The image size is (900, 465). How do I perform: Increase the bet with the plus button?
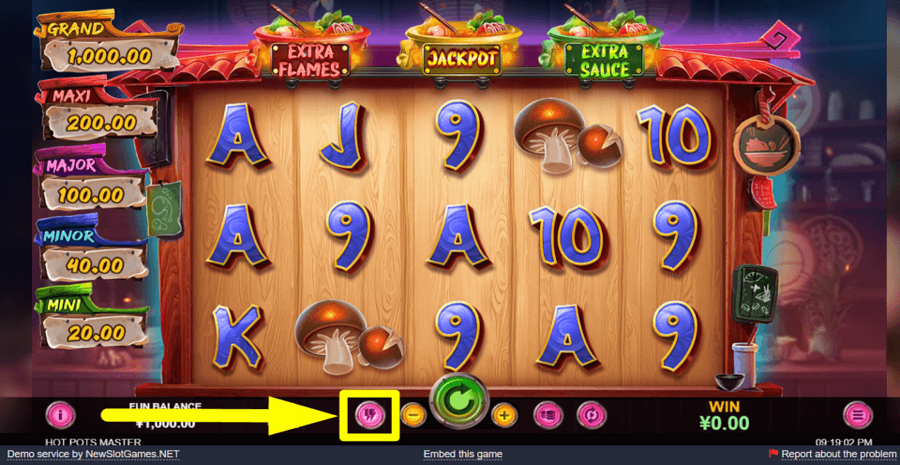tap(504, 413)
